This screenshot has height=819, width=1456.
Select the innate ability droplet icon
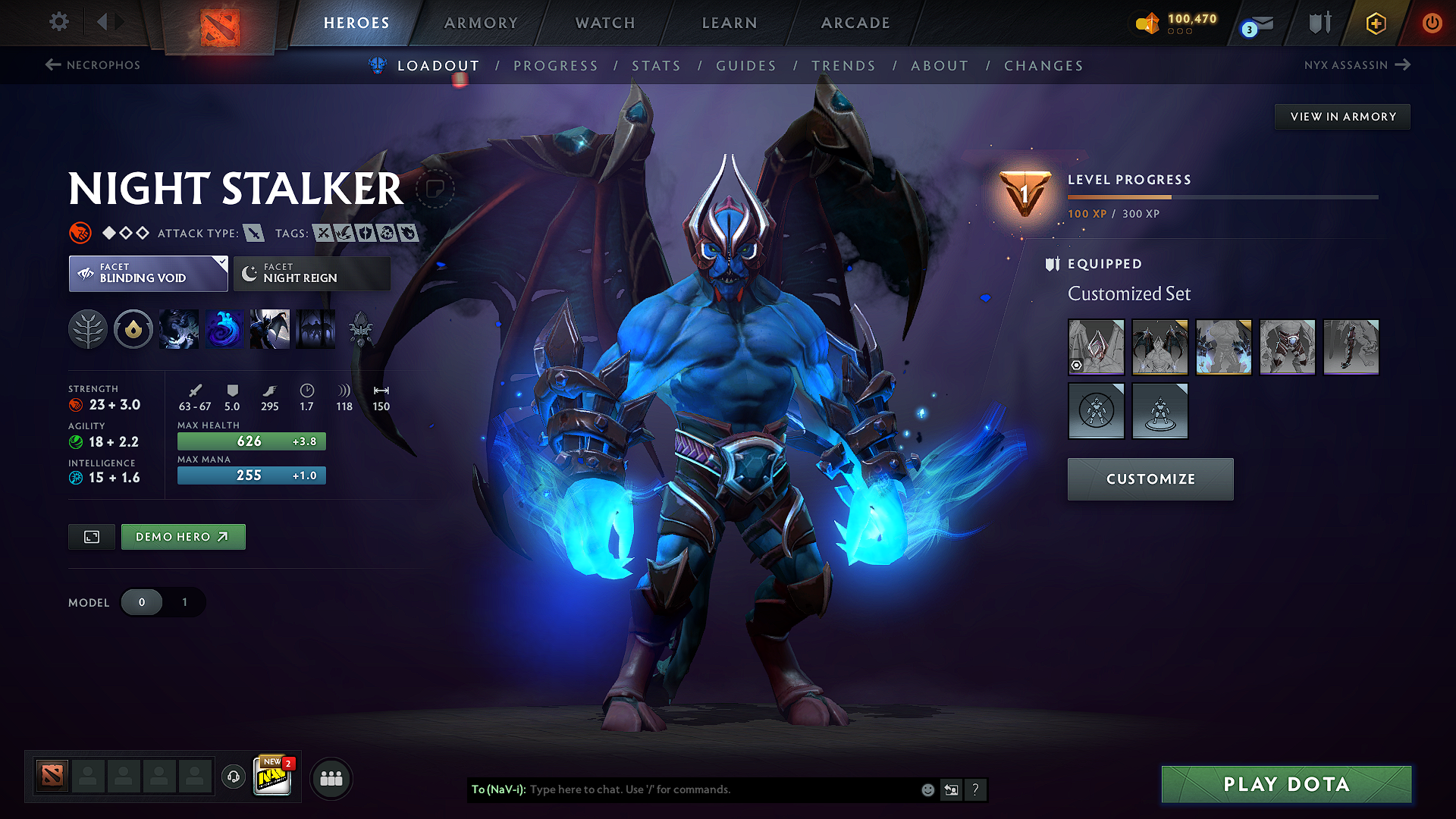pos(133,329)
